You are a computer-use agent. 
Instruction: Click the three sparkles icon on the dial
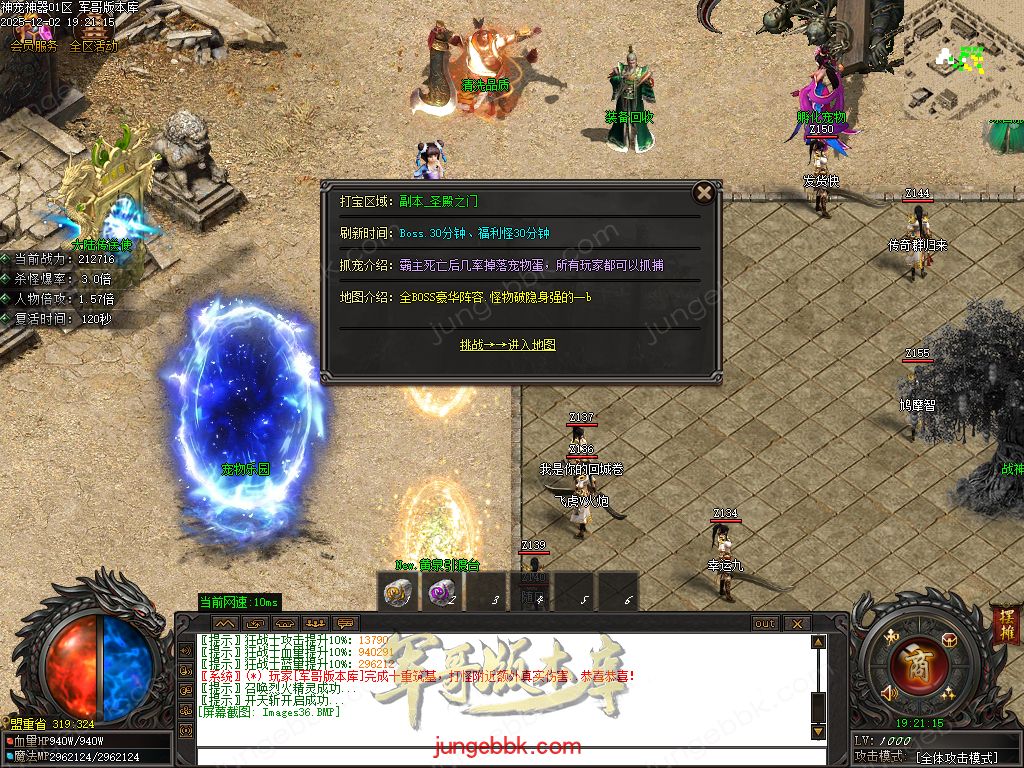pyautogui.click(x=948, y=693)
